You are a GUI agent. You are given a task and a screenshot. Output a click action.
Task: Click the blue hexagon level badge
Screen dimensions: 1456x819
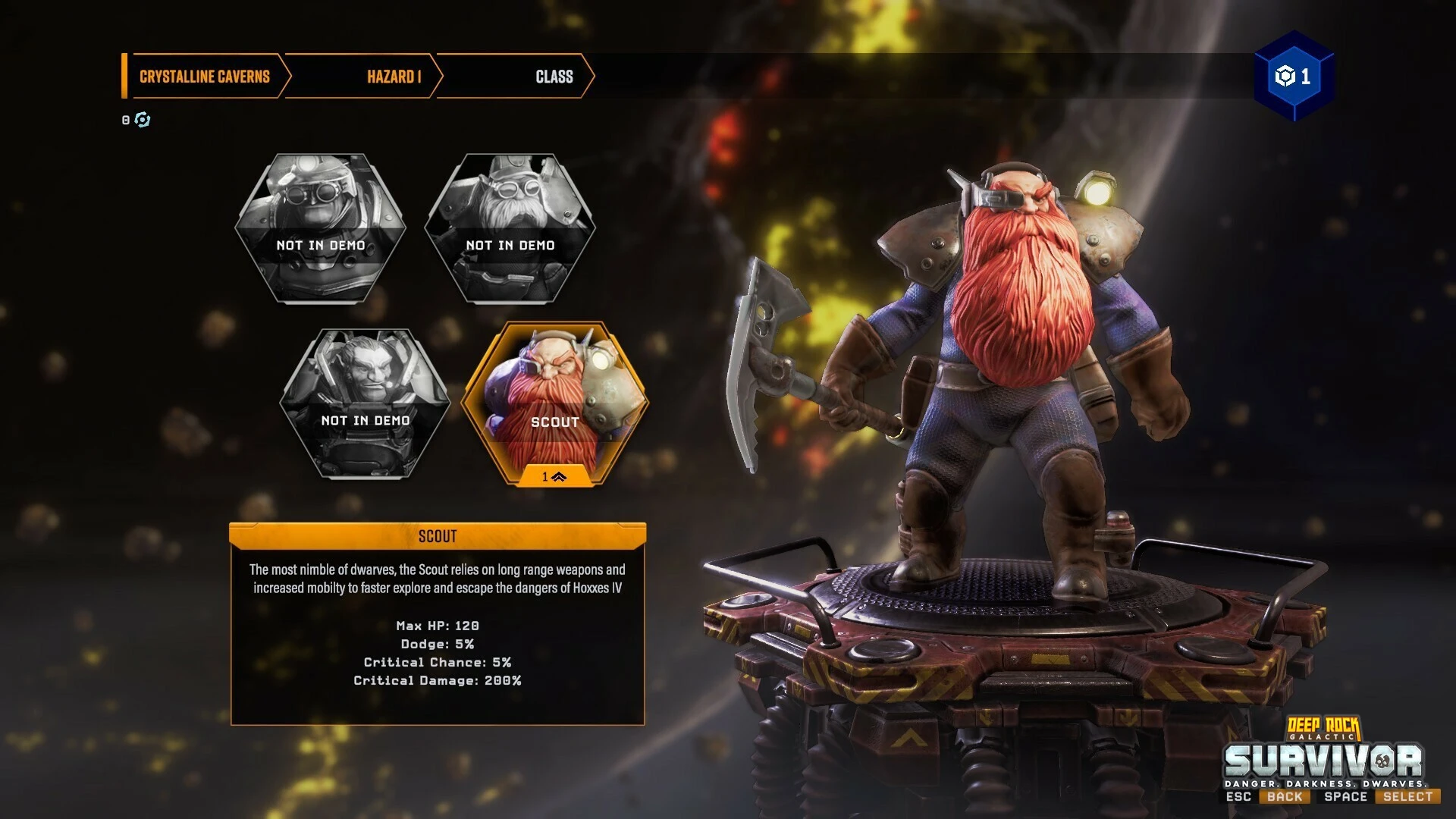(1293, 76)
